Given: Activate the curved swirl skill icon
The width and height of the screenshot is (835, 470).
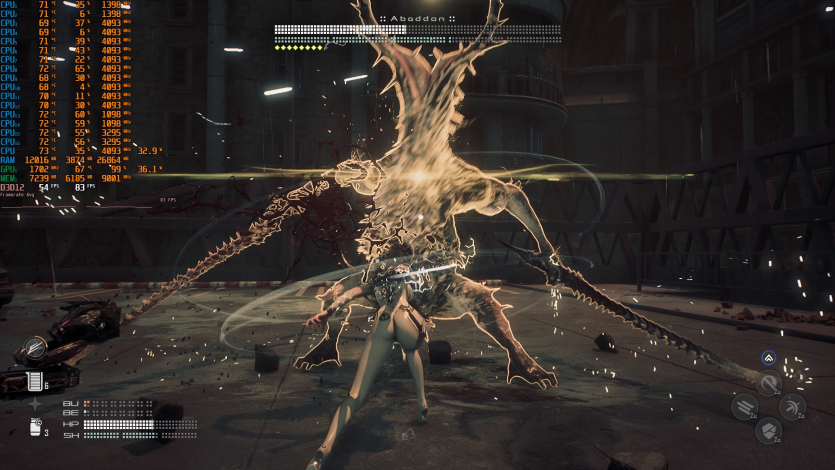Looking at the screenshot, I should (x=768, y=382).
